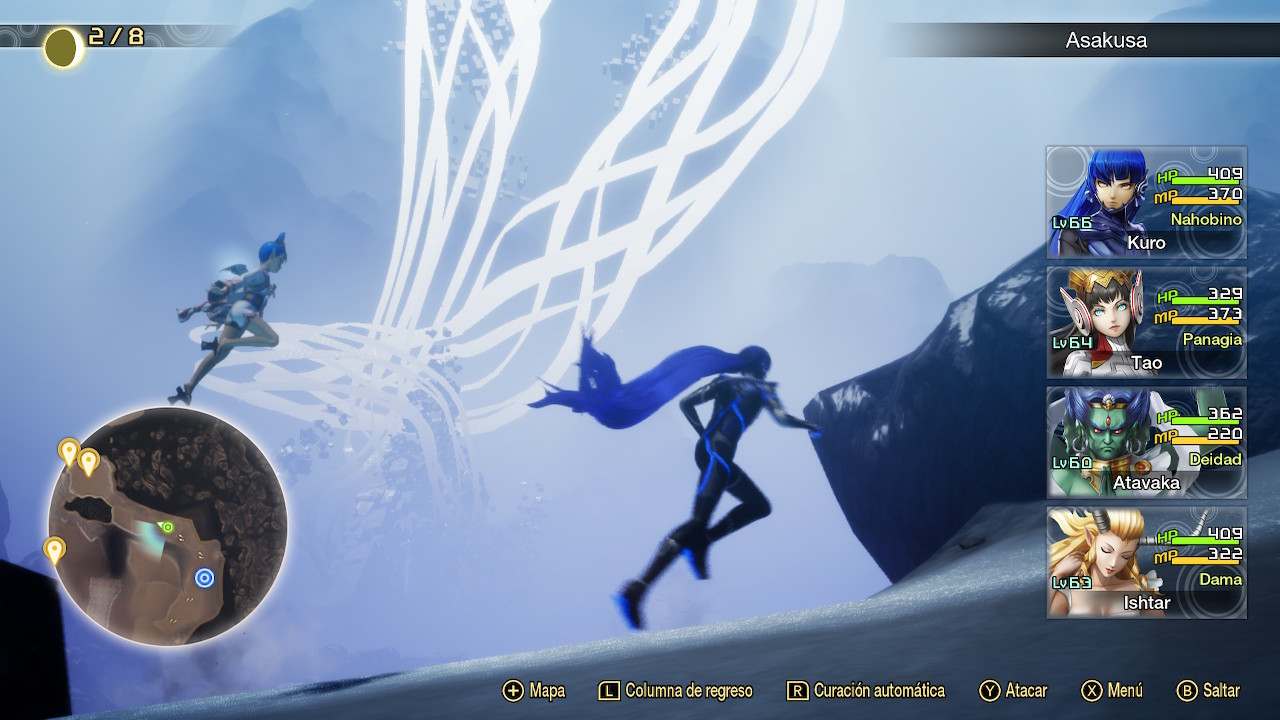Screen dimensions: 1280x720
Task: Open the Menú option
Action: [x=1112, y=691]
